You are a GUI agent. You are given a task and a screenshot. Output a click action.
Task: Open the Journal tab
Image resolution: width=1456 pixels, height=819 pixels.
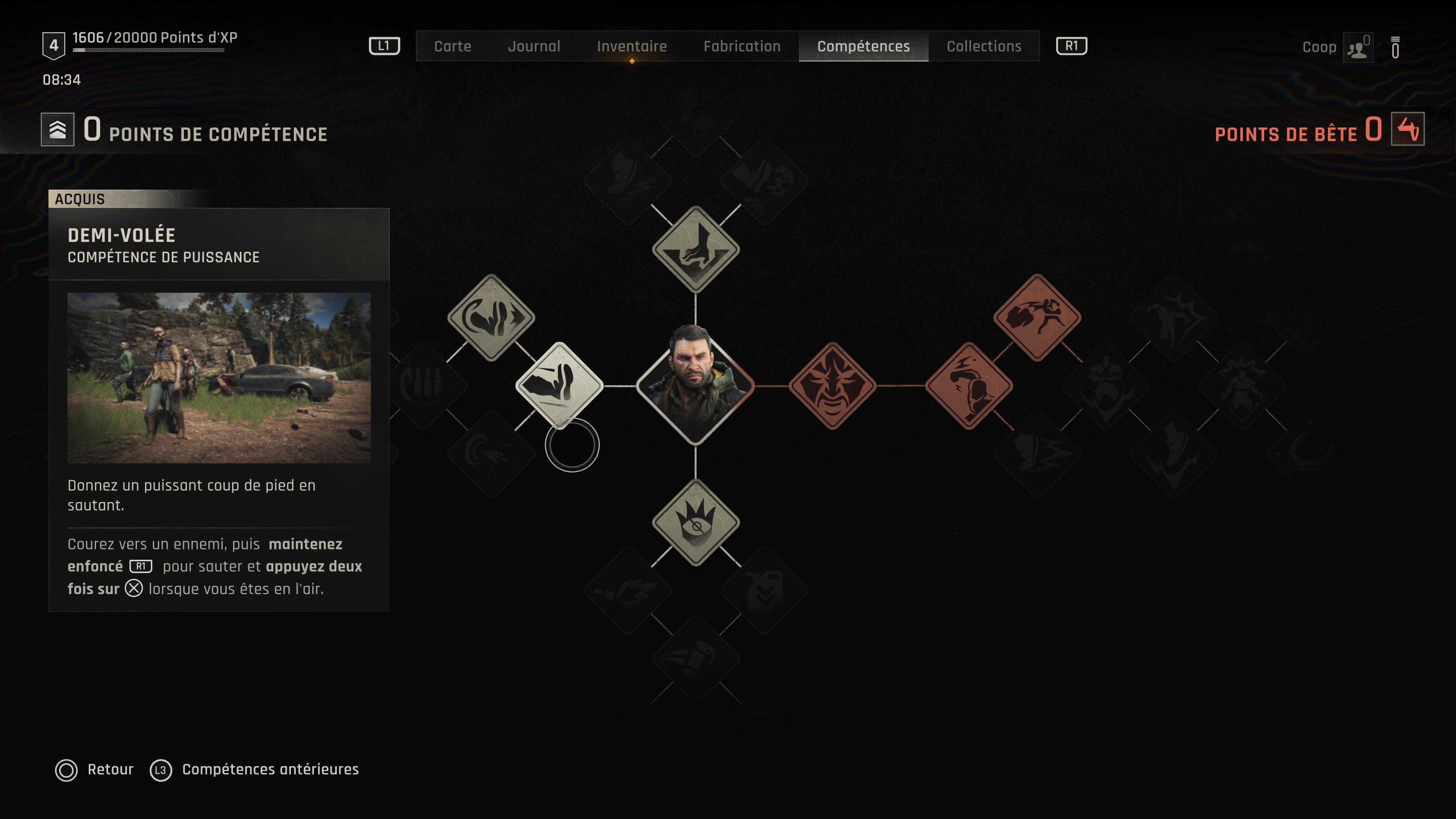[533, 46]
